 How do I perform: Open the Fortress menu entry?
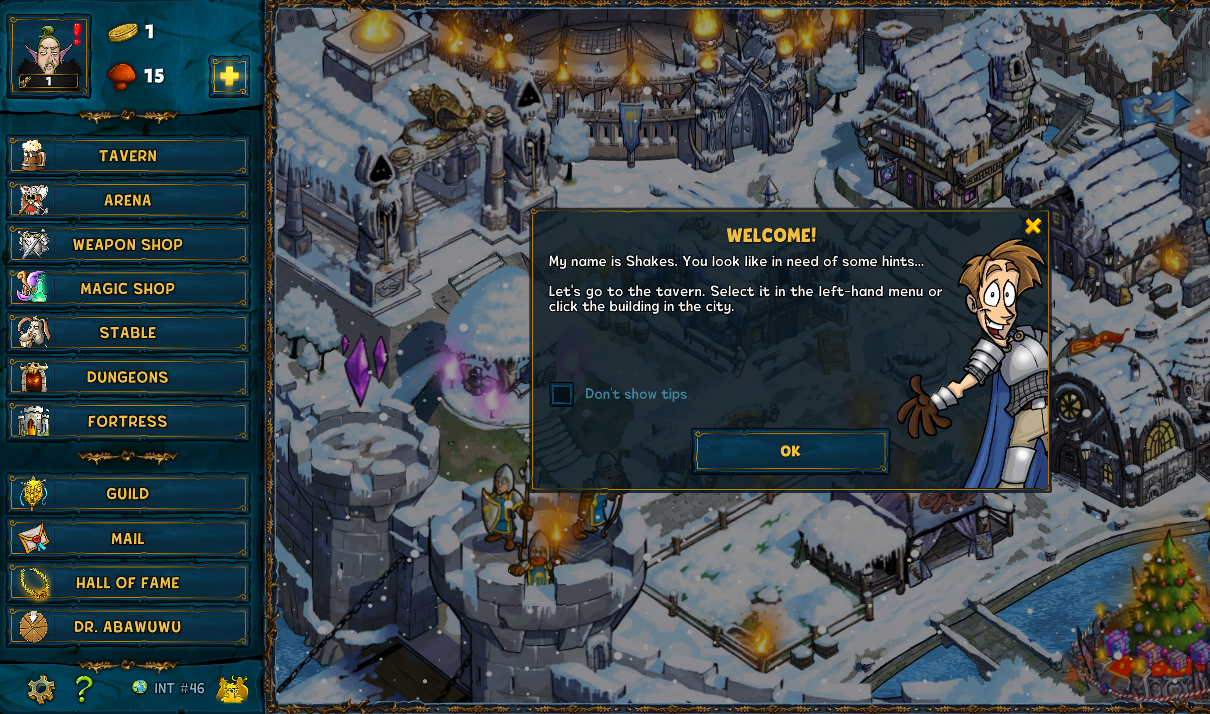tap(128, 421)
